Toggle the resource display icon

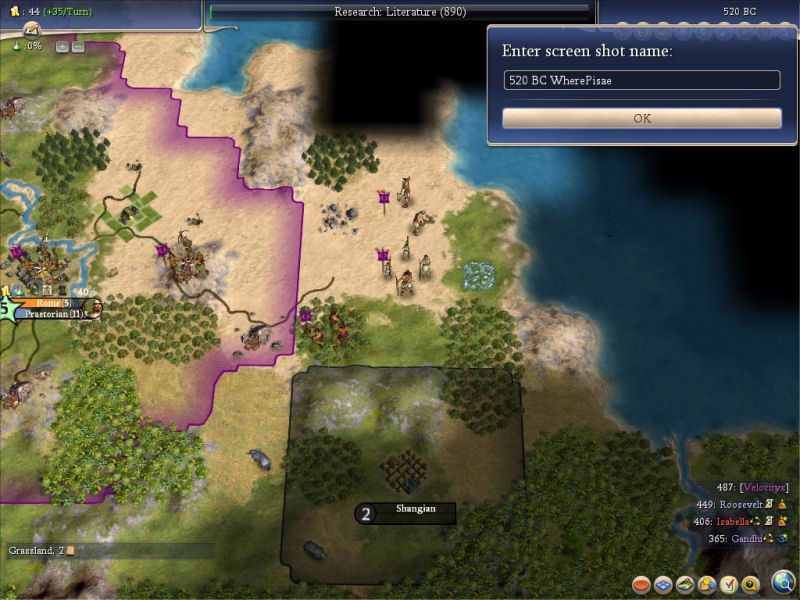(x=707, y=584)
